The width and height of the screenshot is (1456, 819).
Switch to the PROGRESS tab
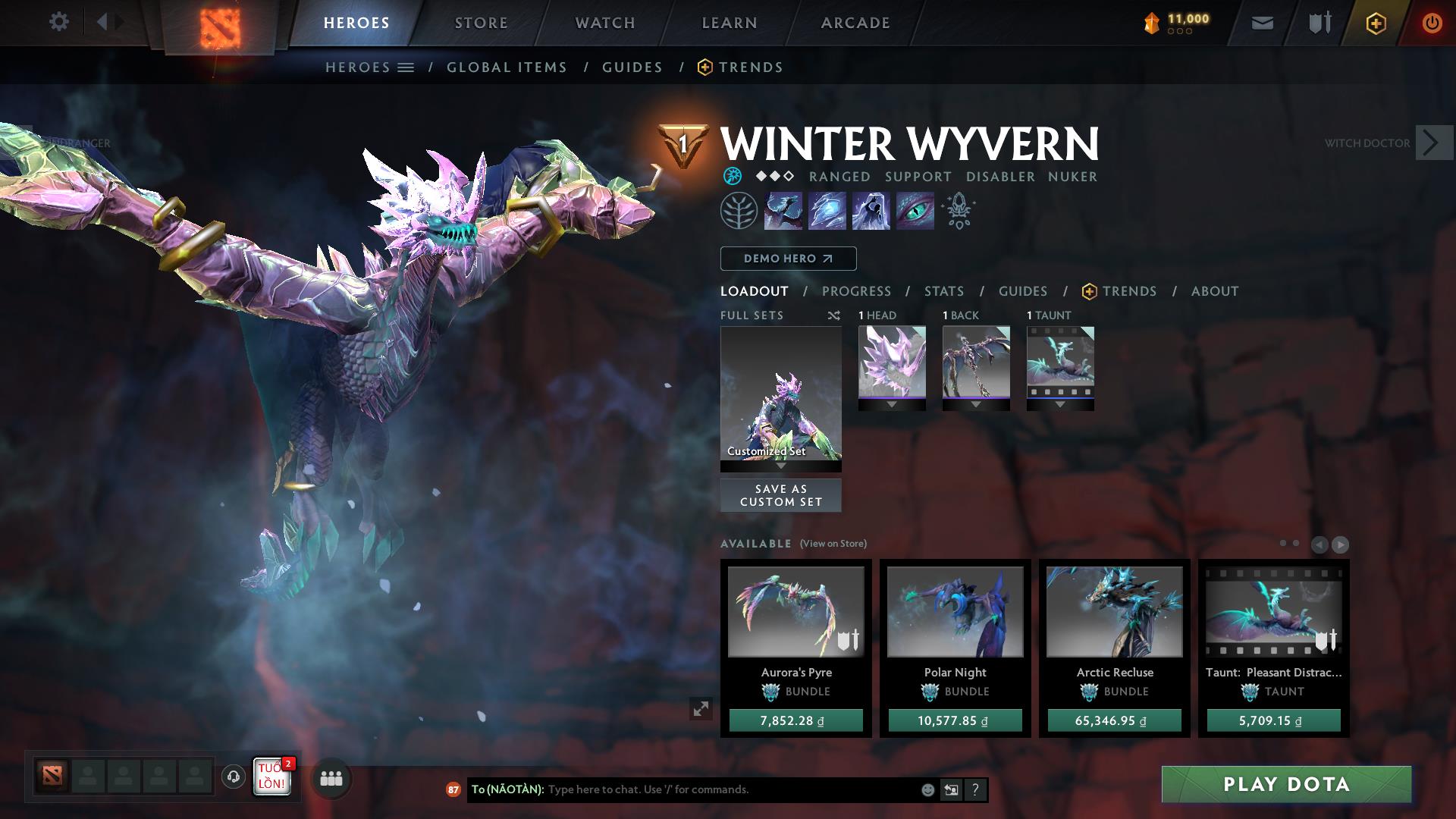(857, 290)
